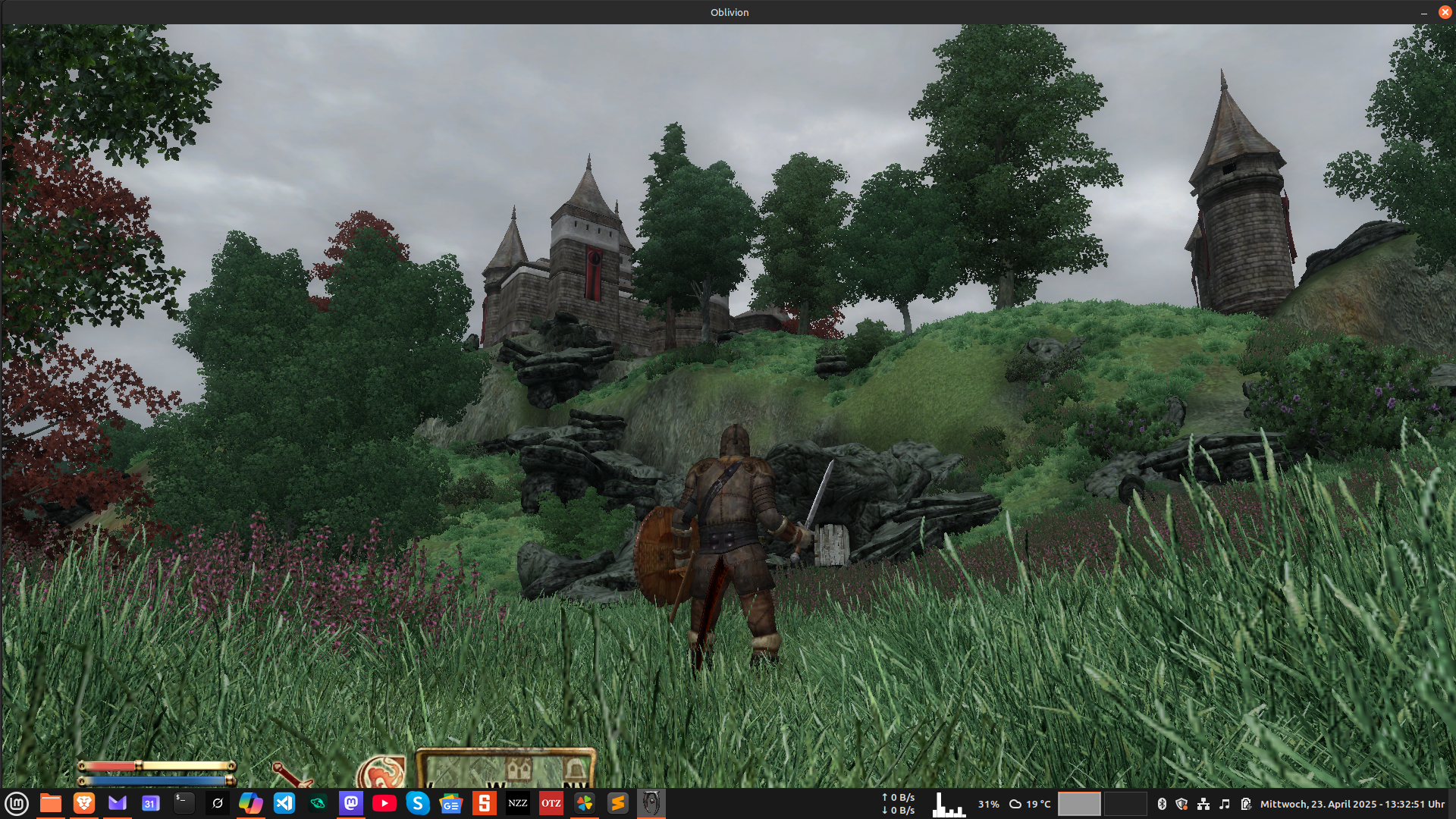Viewport: 1456px width, 819px height.
Task: Select the house marker on the compass
Action: point(519,771)
